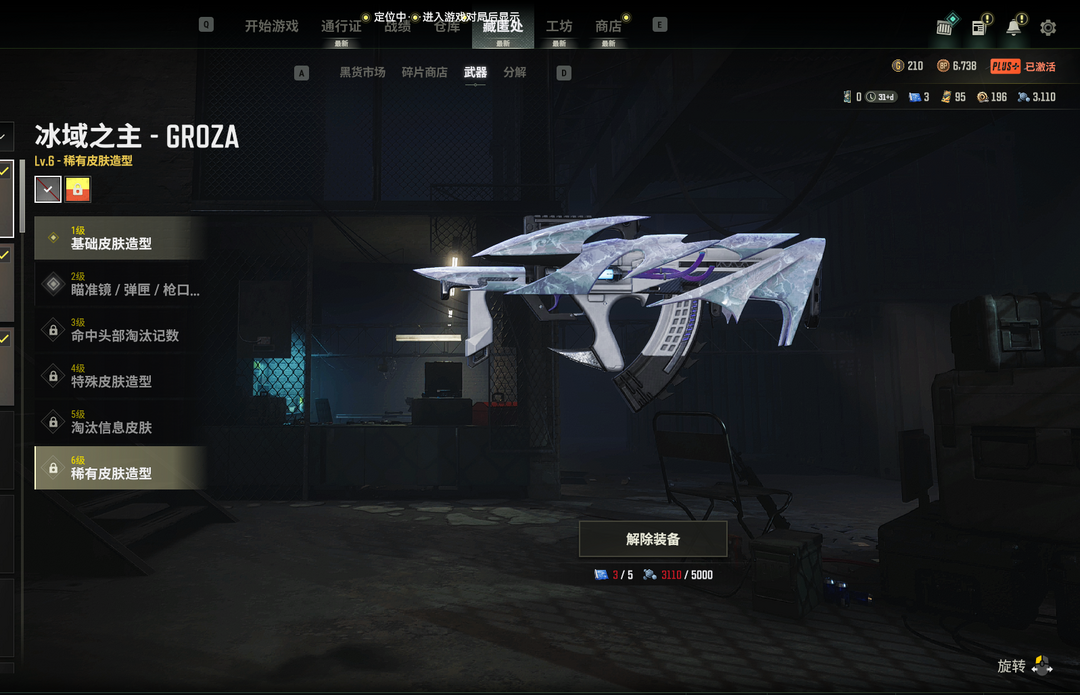Click the 解除装备 unequip button
Viewport: 1080px width, 695px height.
click(x=653, y=539)
